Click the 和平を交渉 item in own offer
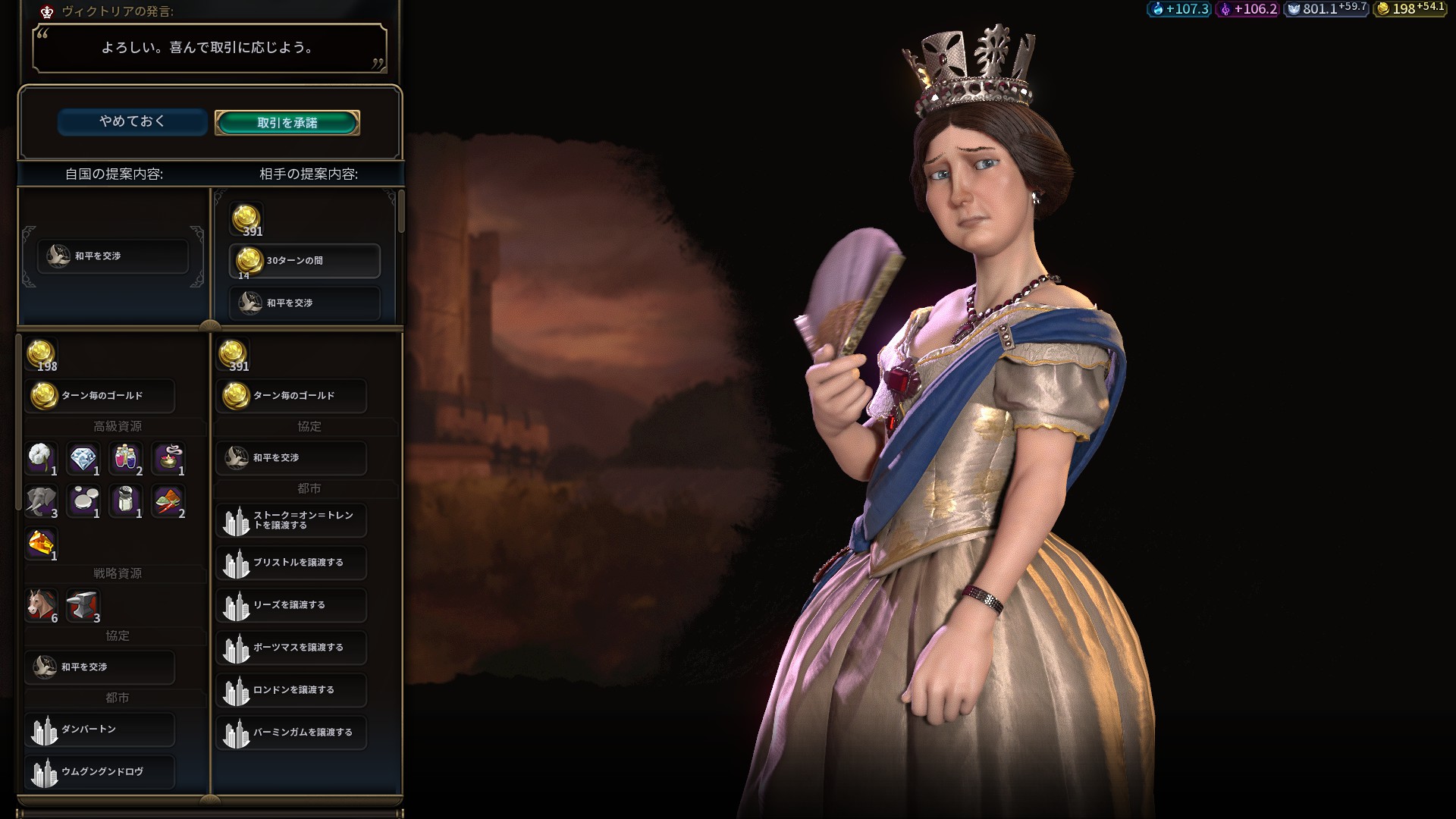The image size is (1456, 819). [x=113, y=256]
